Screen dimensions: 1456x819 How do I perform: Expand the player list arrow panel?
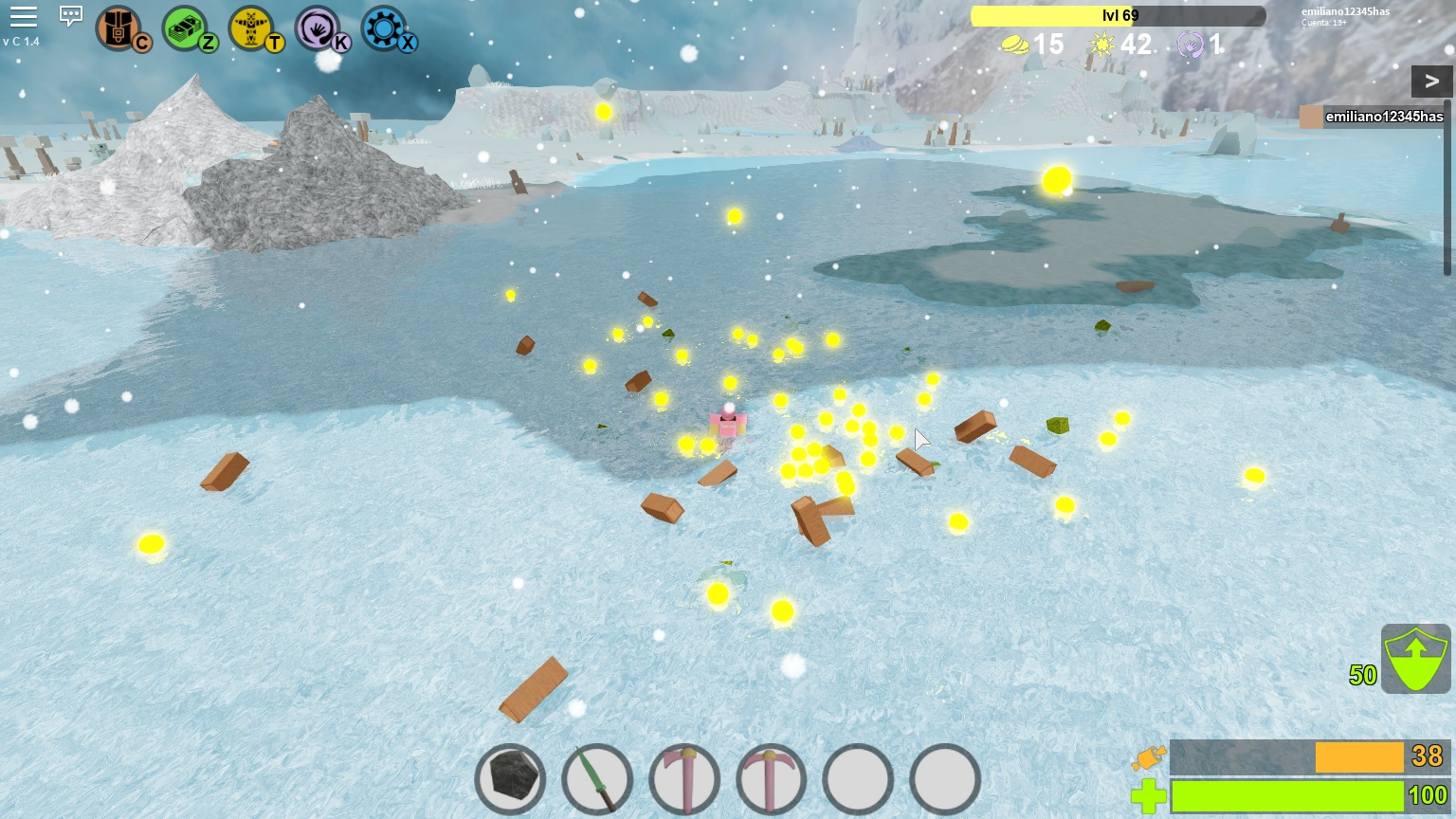1430,82
